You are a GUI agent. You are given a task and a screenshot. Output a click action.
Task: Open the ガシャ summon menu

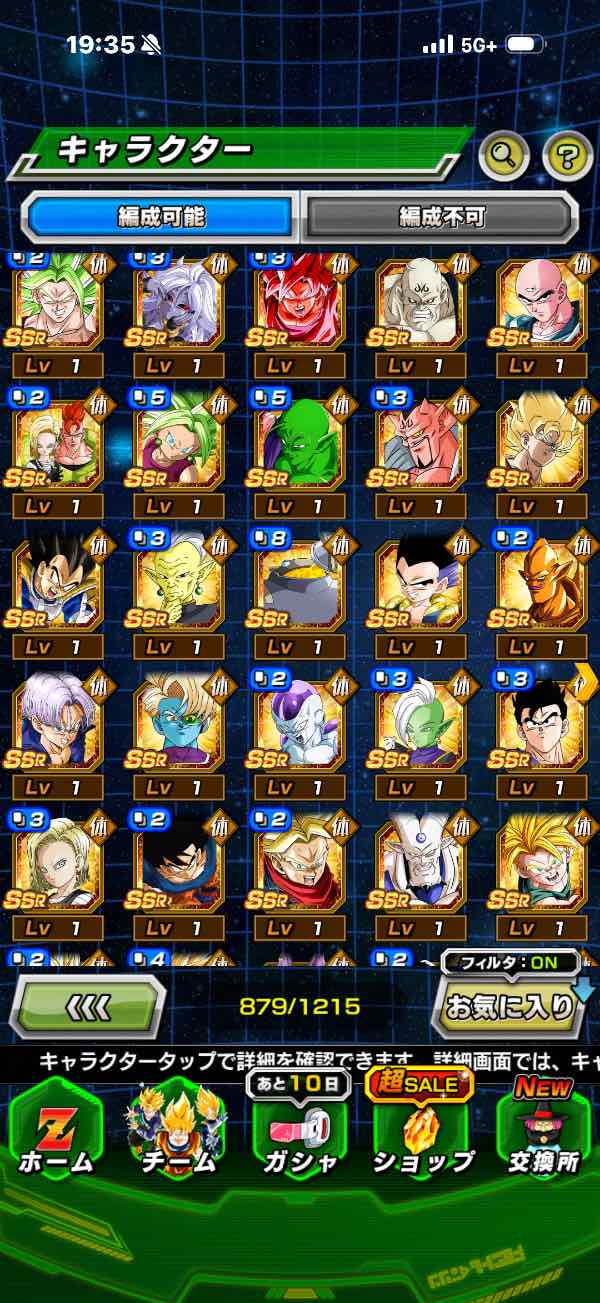click(x=300, y=1130)
